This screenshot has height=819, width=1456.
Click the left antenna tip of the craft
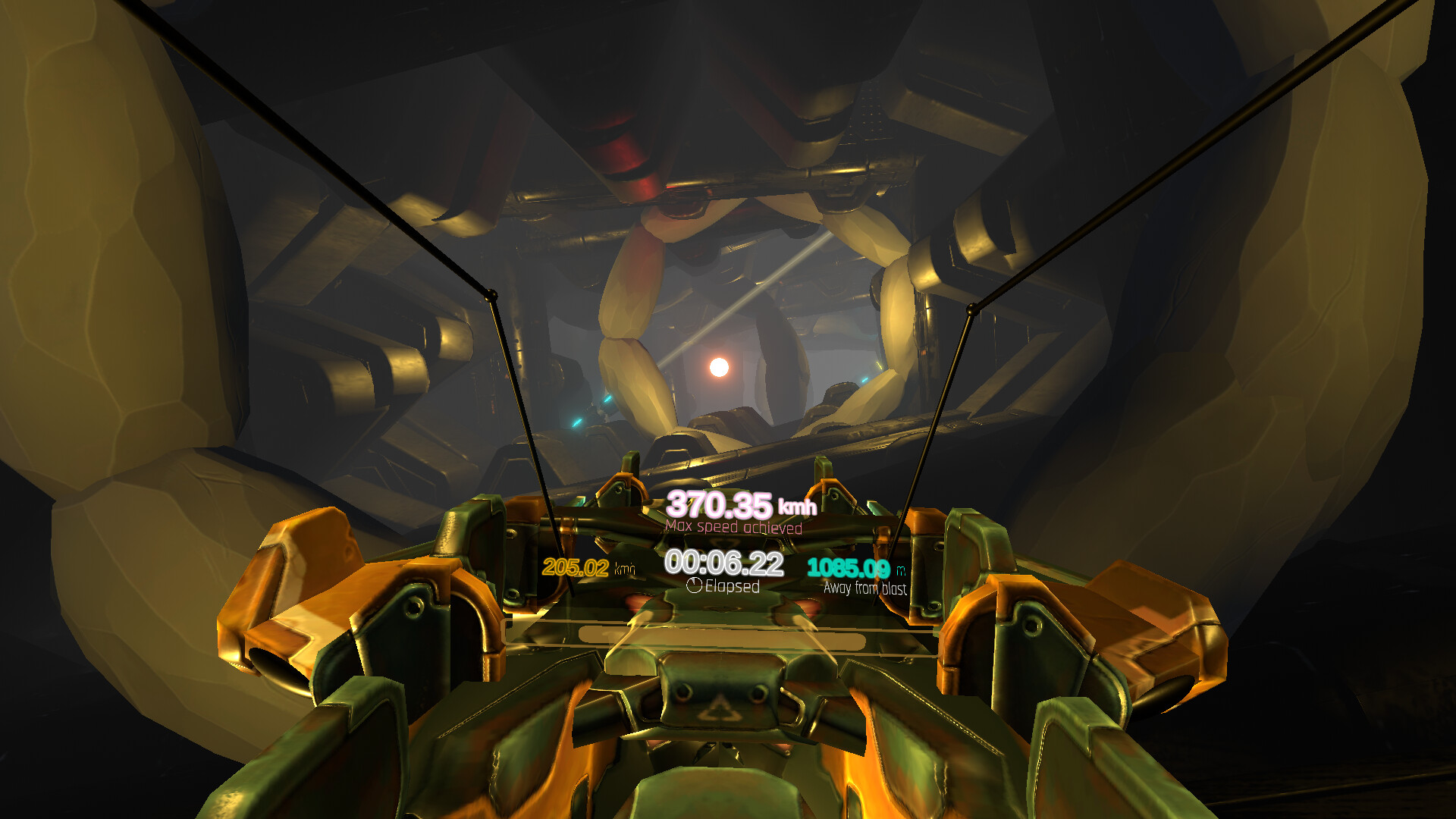click(493, 292)
